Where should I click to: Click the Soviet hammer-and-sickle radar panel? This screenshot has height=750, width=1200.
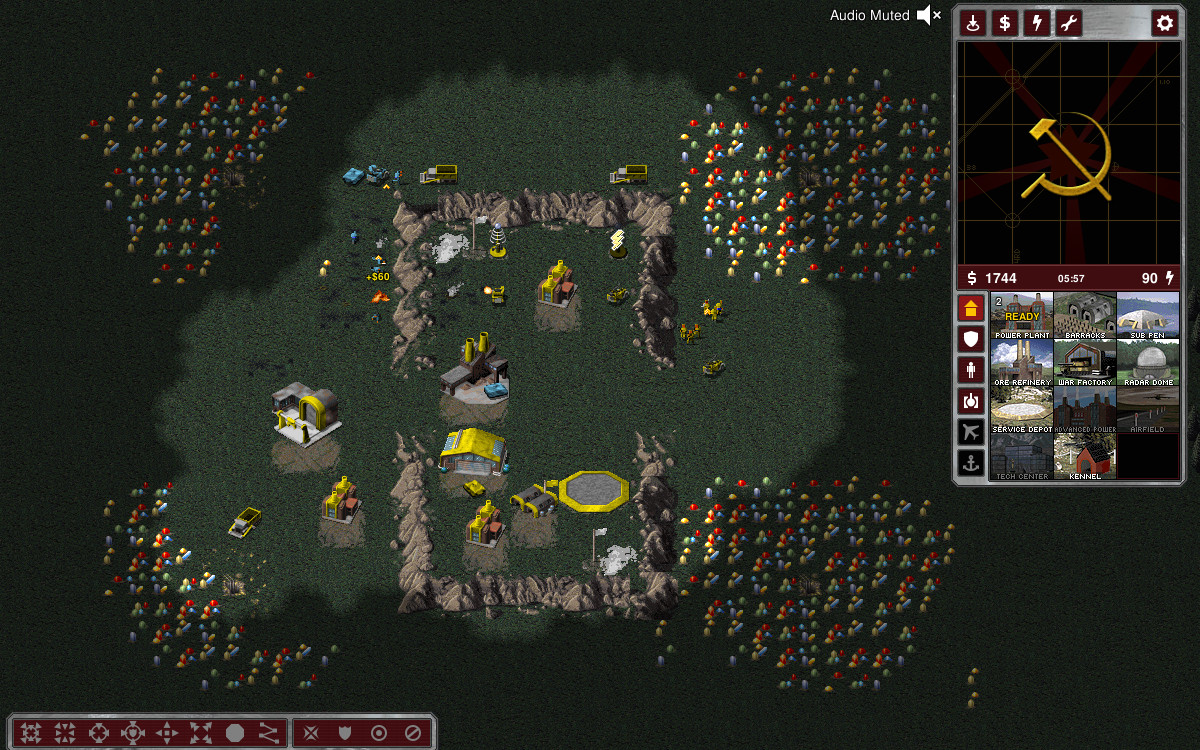click(x=1068, y=153)
